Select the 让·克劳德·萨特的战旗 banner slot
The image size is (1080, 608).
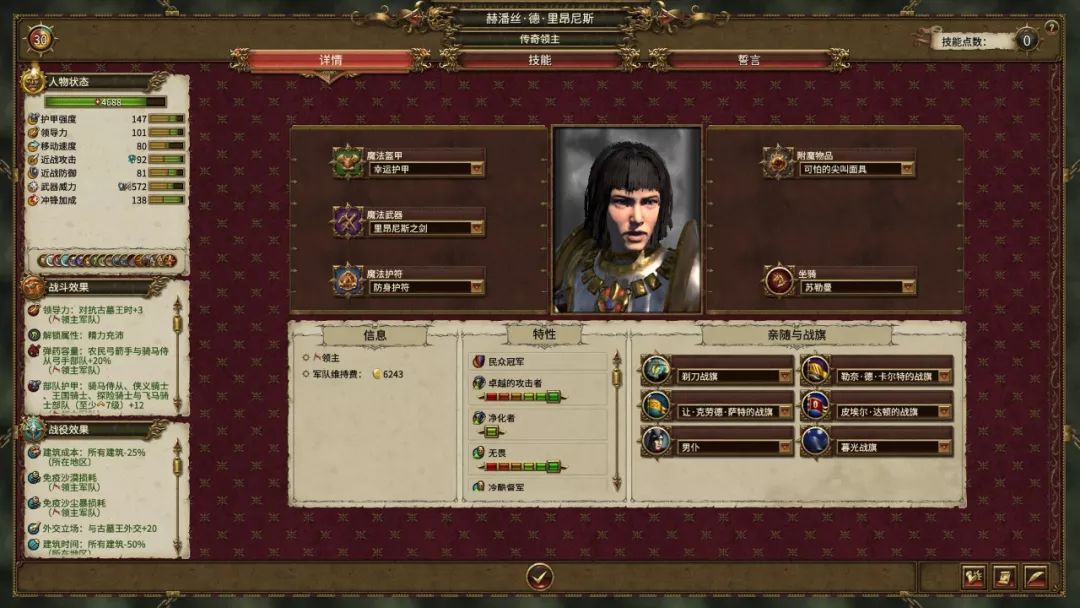point(728,411)
